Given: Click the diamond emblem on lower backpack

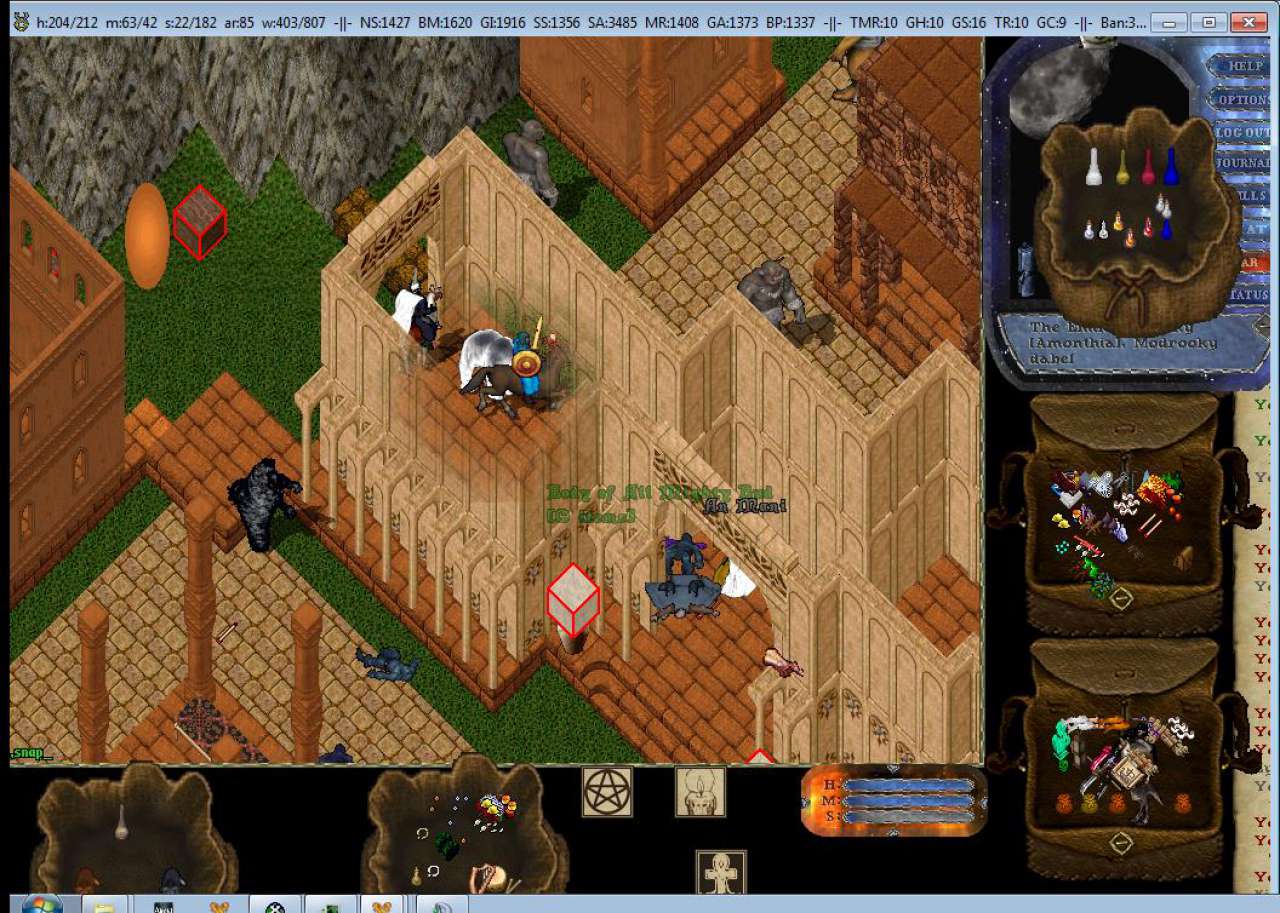Looking at the screenshot, I should click(x=1121, y=843).
